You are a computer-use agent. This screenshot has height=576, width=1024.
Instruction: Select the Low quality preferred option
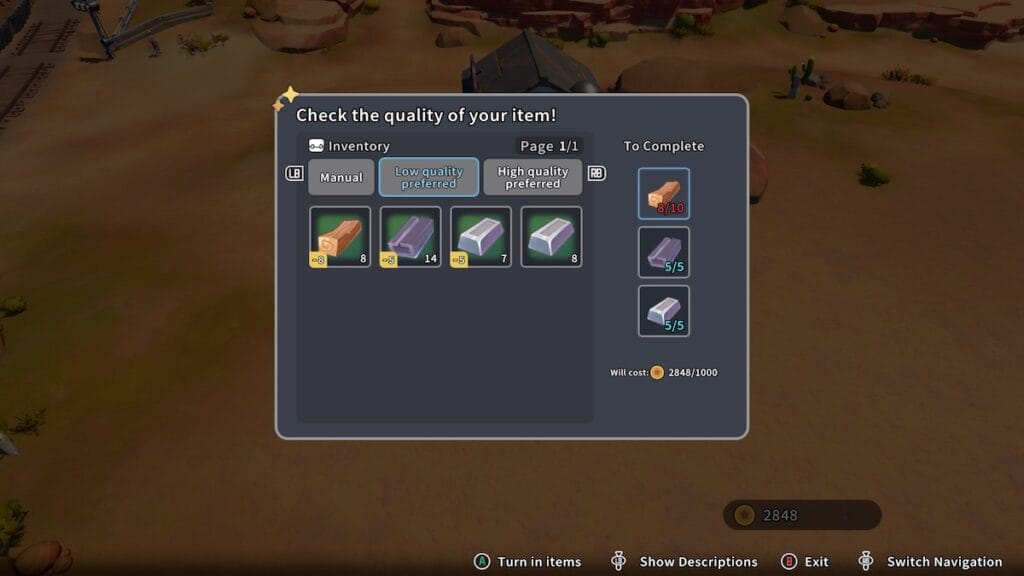coord(429,178)
